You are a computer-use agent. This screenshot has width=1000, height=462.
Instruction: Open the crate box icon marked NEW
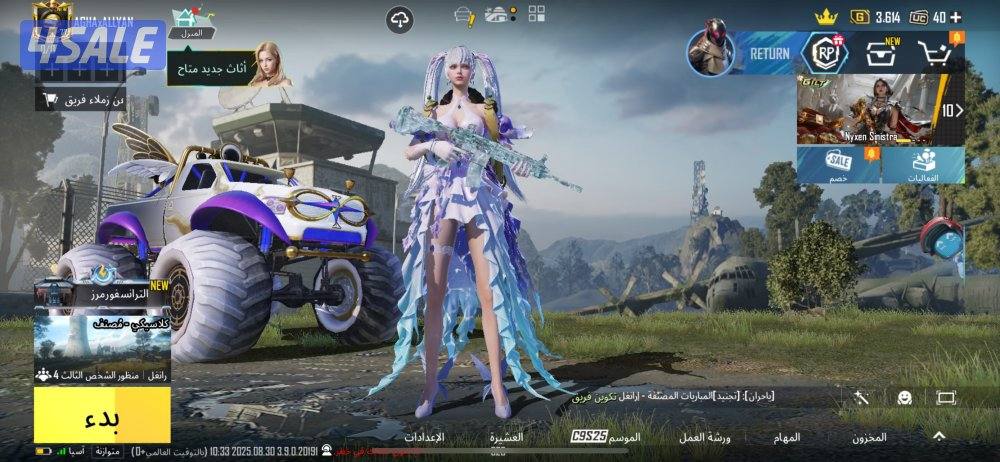coord(881,54)
